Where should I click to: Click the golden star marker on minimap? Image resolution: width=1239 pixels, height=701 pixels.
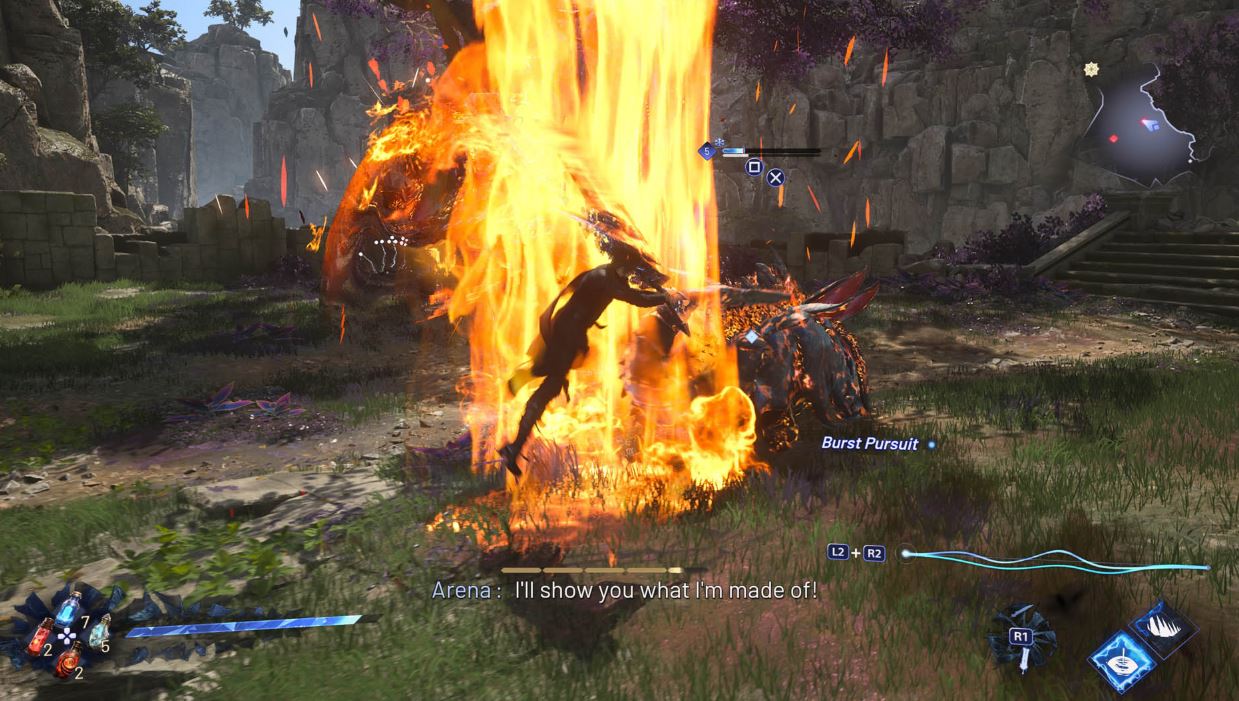tap(1091, 69)
